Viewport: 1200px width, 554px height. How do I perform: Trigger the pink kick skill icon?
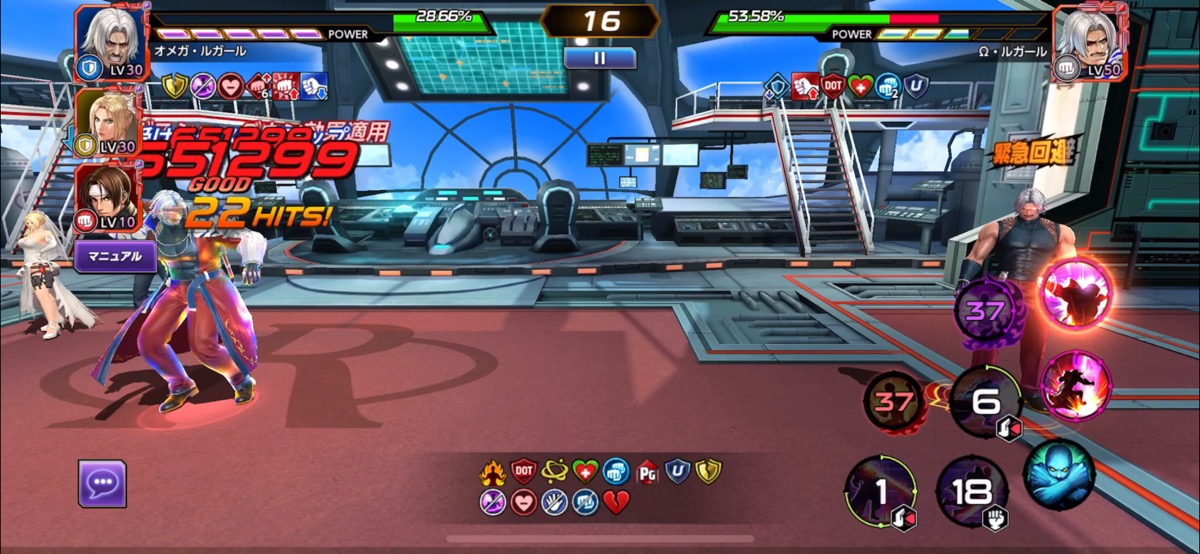pos(1071,383)
